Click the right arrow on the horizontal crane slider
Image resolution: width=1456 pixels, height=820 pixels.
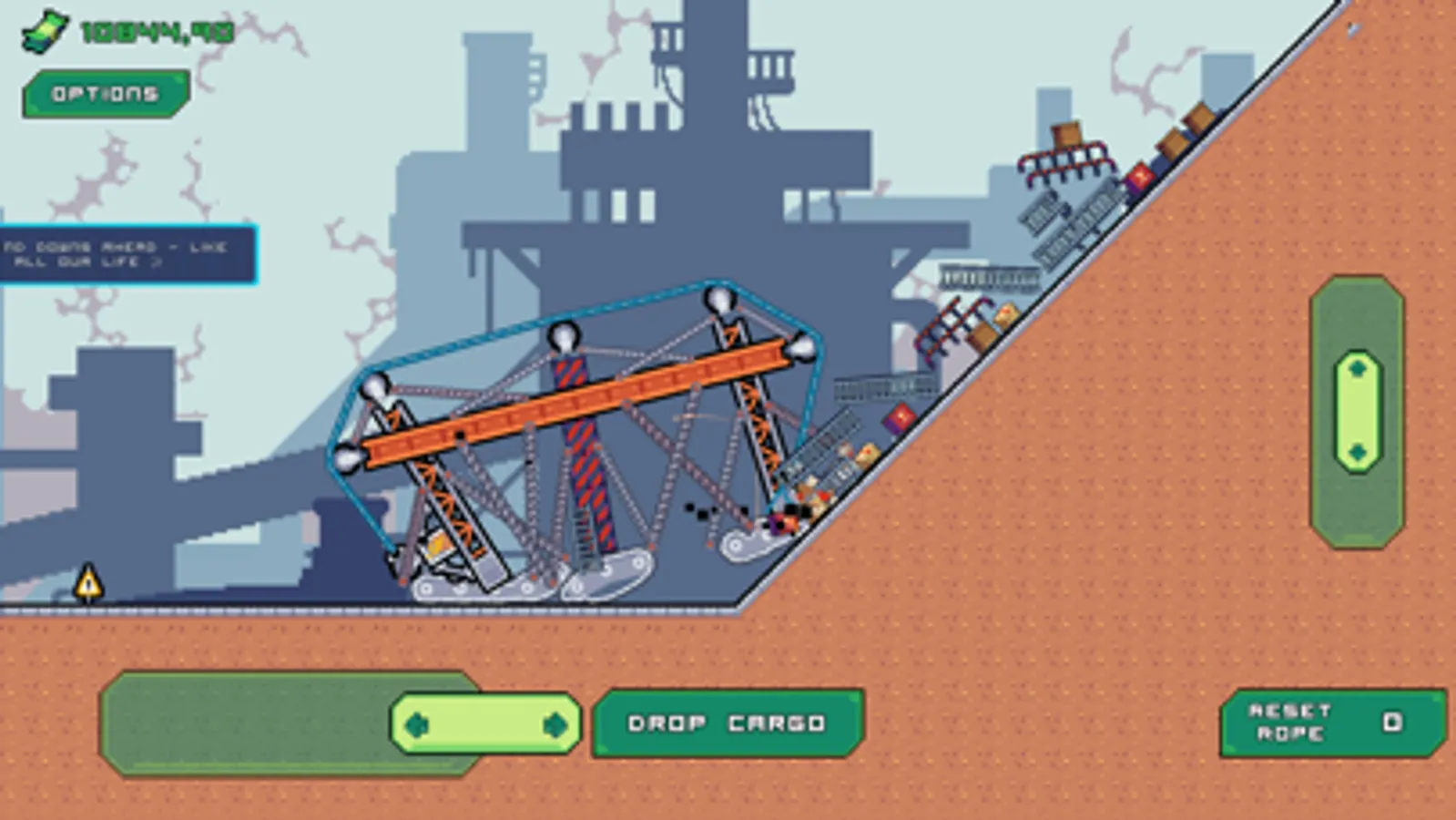coord(554,723)
